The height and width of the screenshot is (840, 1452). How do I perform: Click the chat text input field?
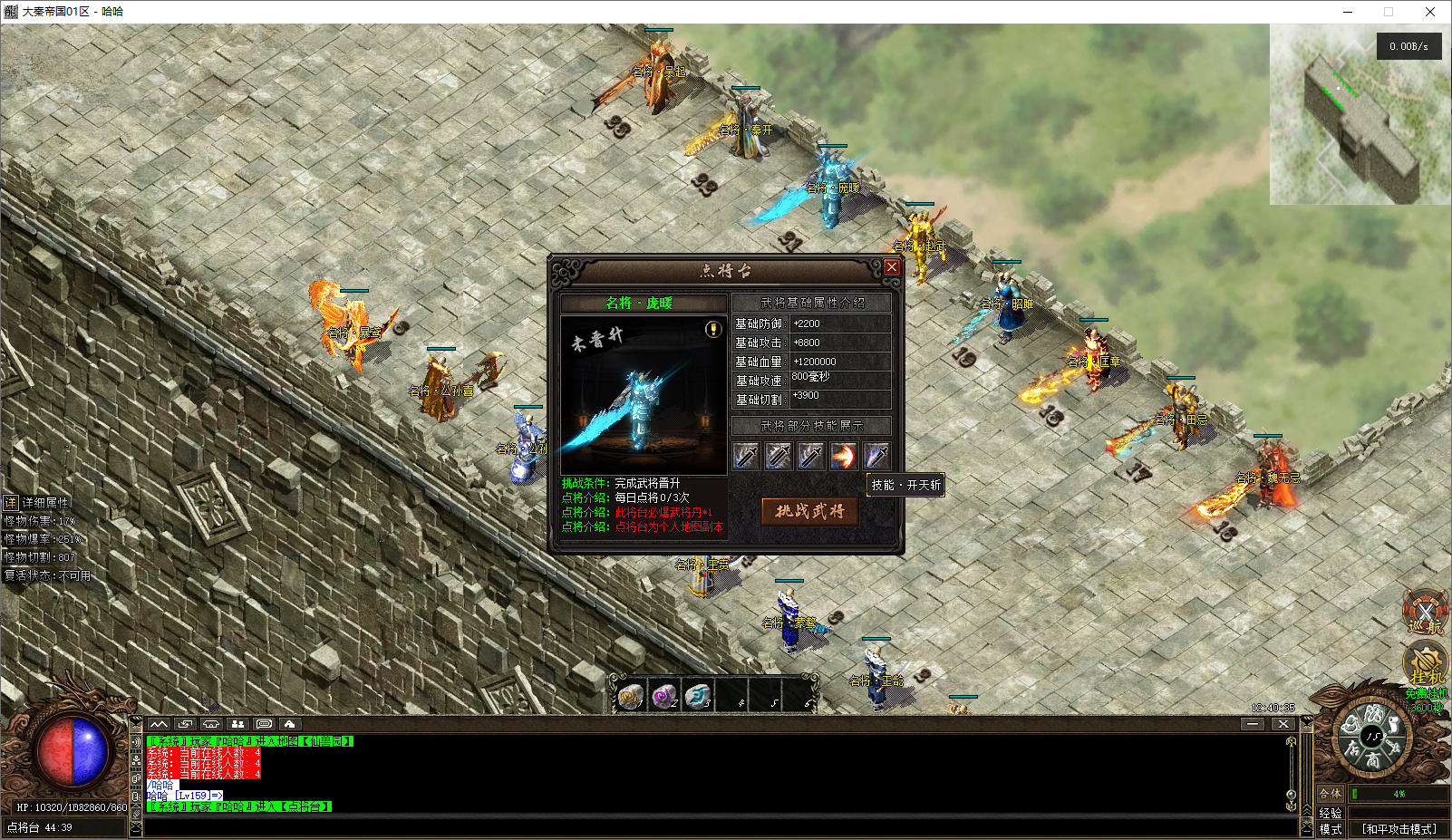click(716, 826)
